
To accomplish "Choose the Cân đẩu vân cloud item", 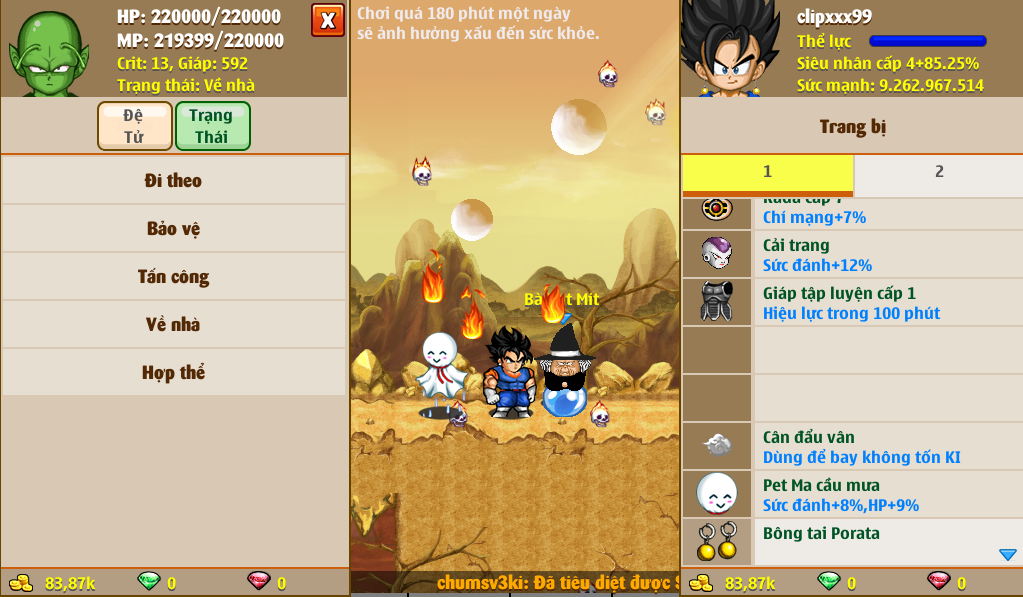I will click(x=852, y=447).
